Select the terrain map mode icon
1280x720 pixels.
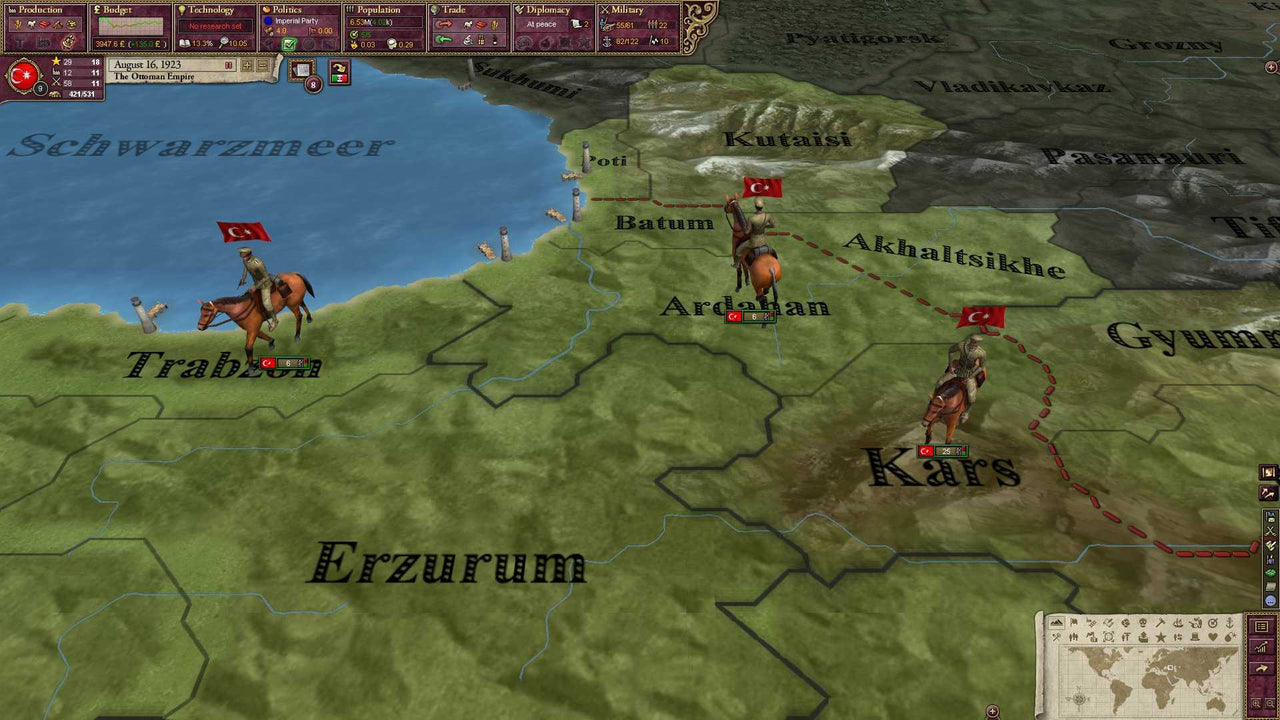coord(1057,622)
